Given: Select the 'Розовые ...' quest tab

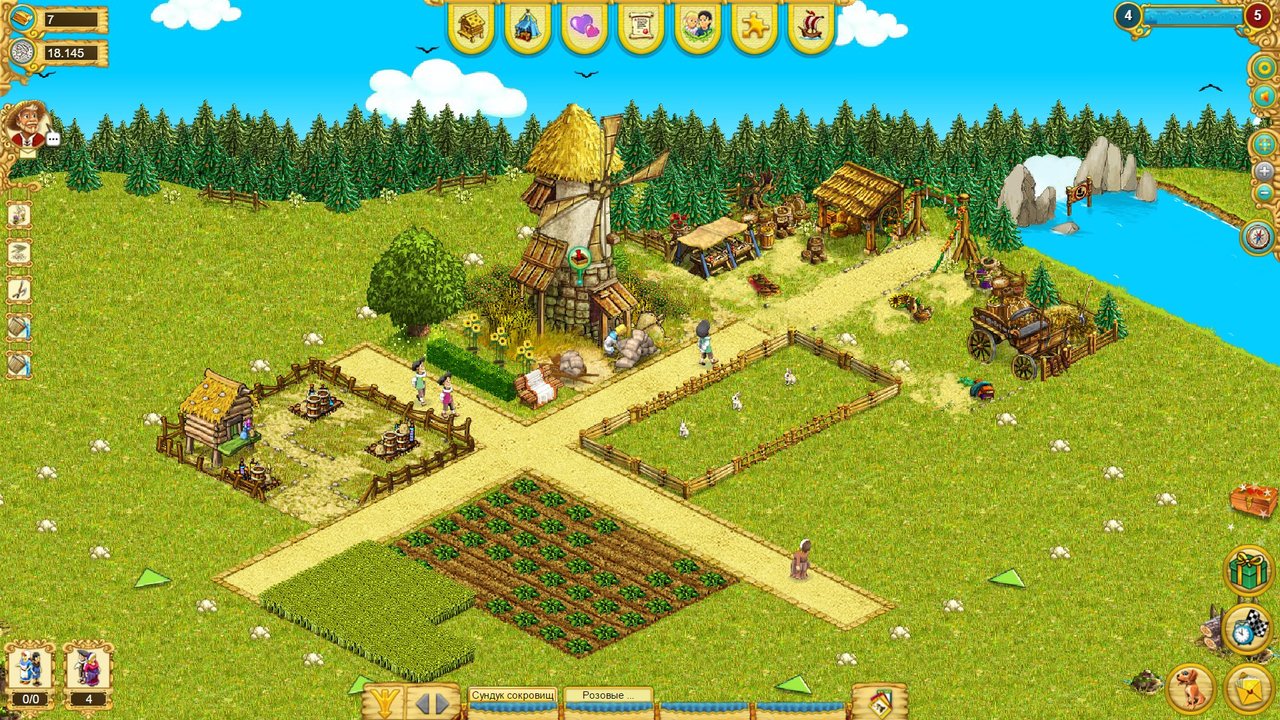Looking at the screenshot, I should [x=608, y=695].
